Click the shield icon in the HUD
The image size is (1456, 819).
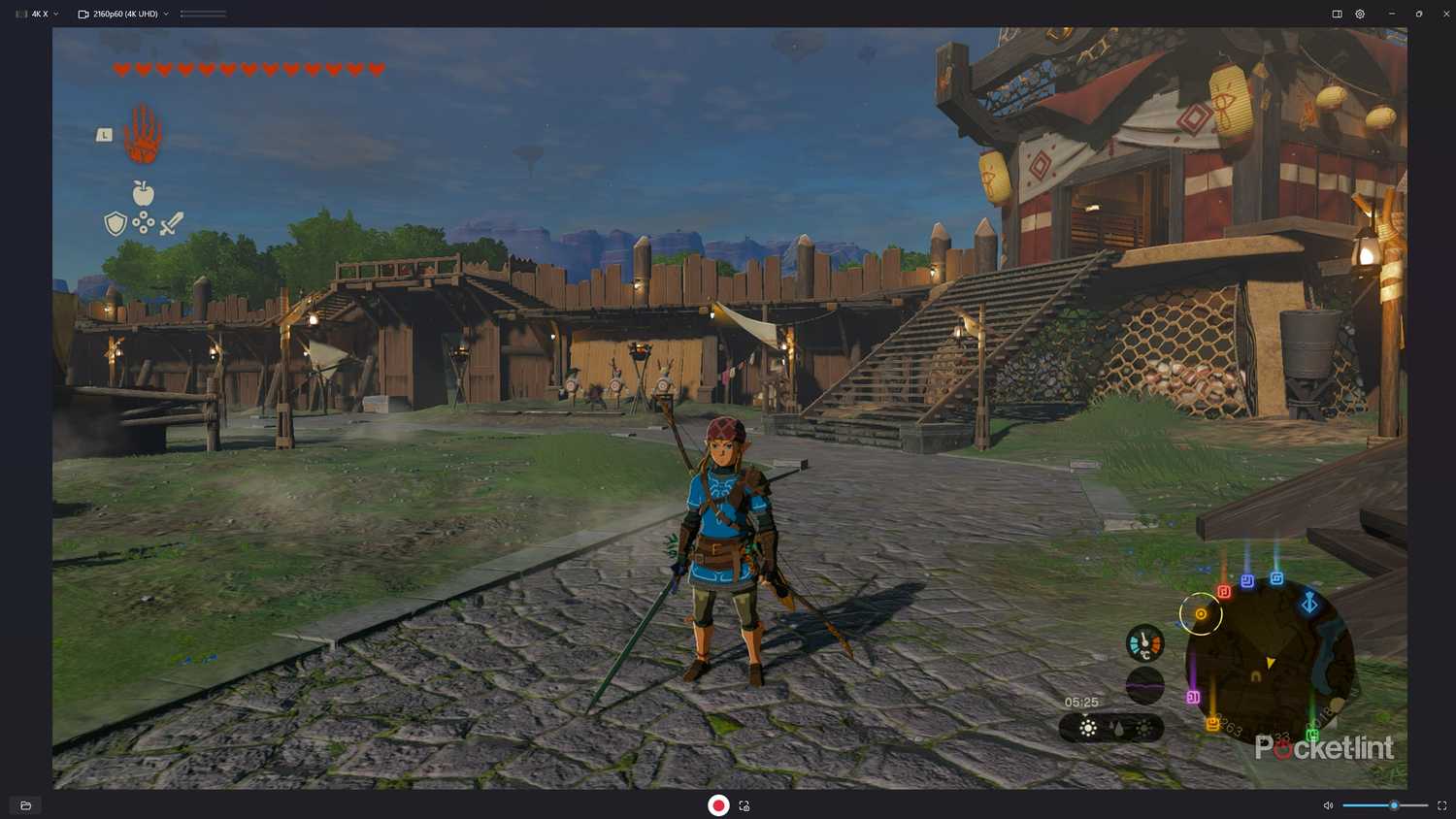(114, 223)
